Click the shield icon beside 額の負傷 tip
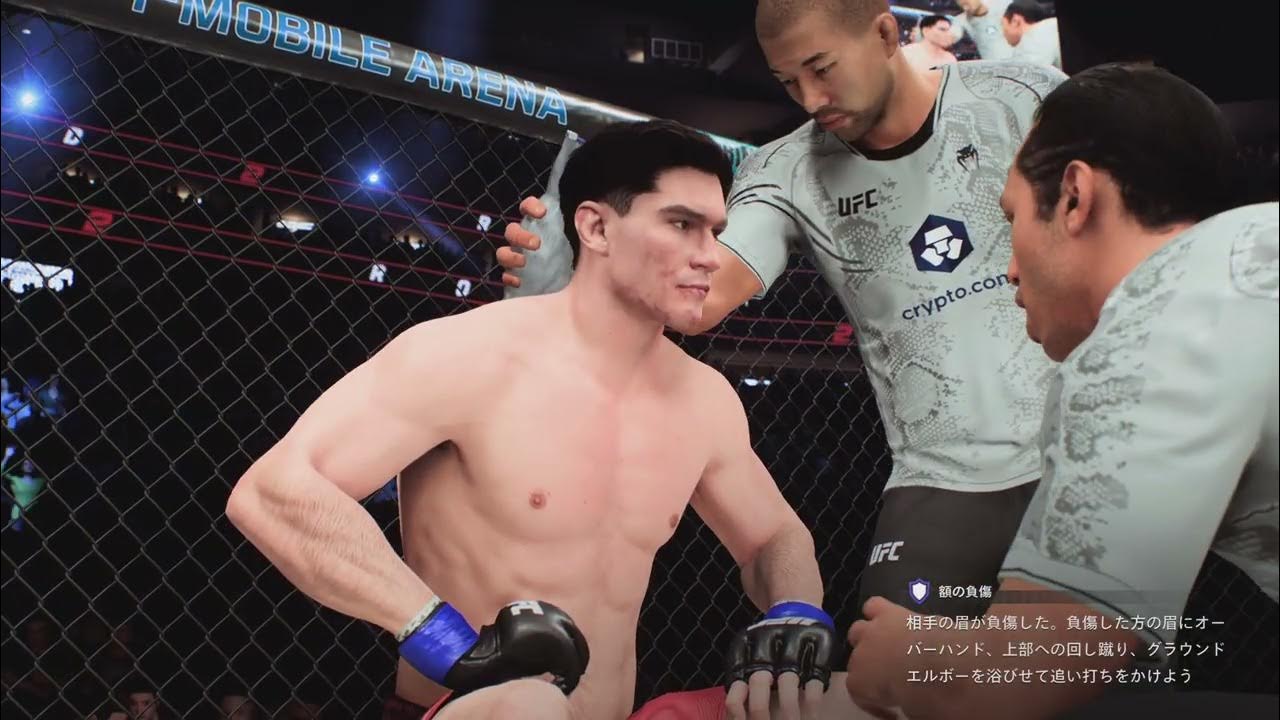1280x720 pixels. coord(918,591)
